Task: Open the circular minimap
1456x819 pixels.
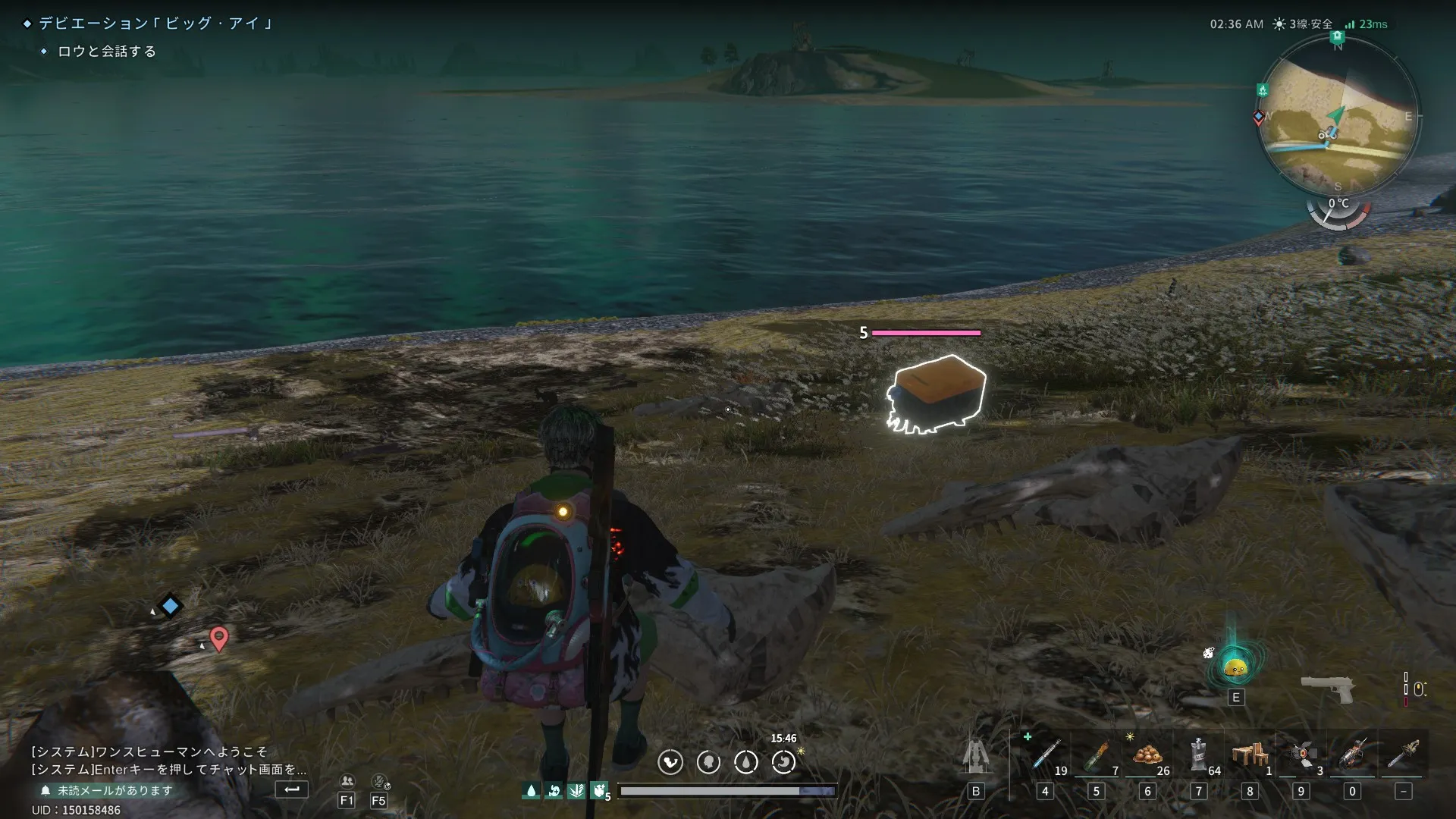Action: [1338, 115]
